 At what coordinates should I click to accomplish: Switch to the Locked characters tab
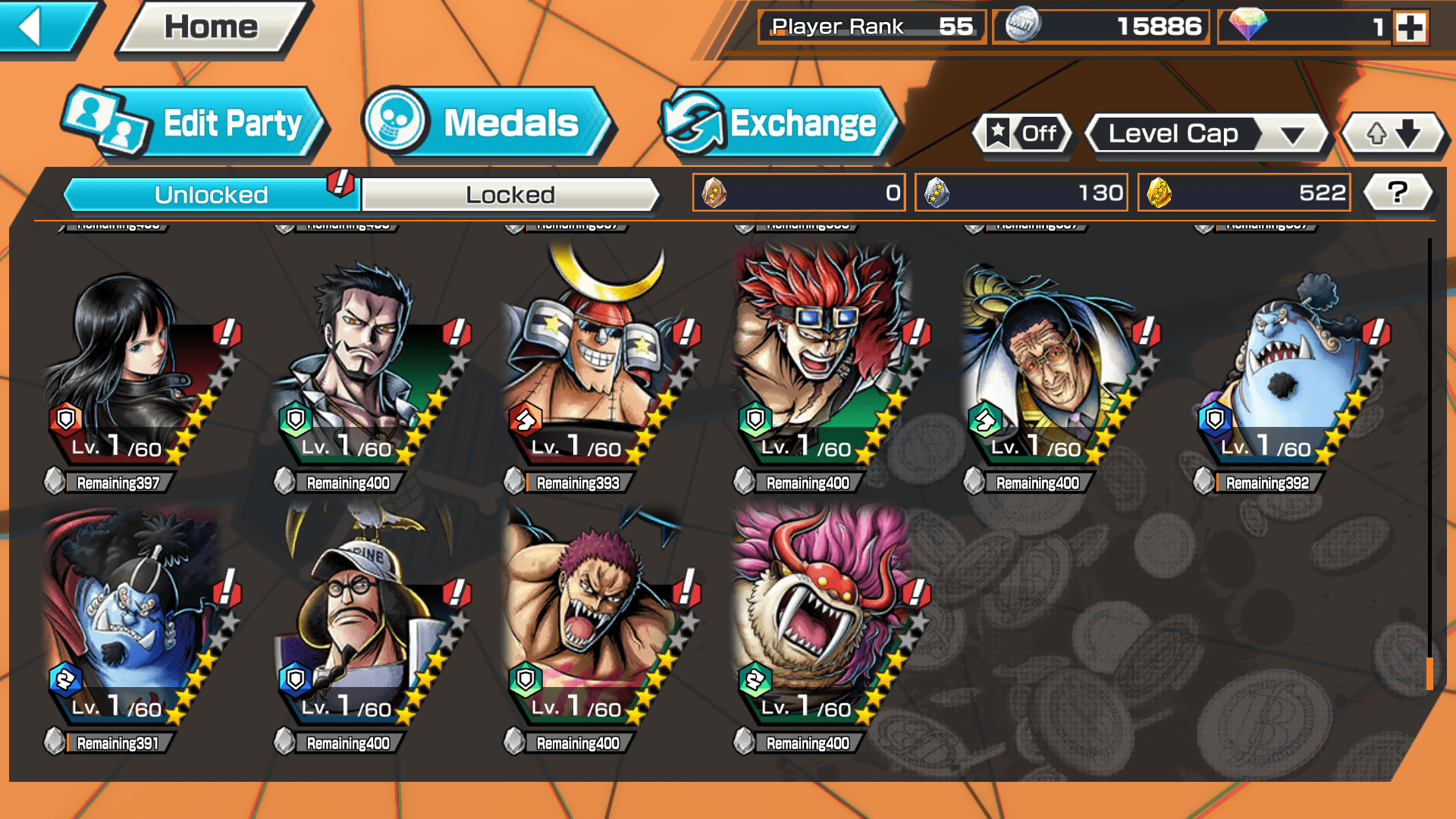[x=510, y=195]
